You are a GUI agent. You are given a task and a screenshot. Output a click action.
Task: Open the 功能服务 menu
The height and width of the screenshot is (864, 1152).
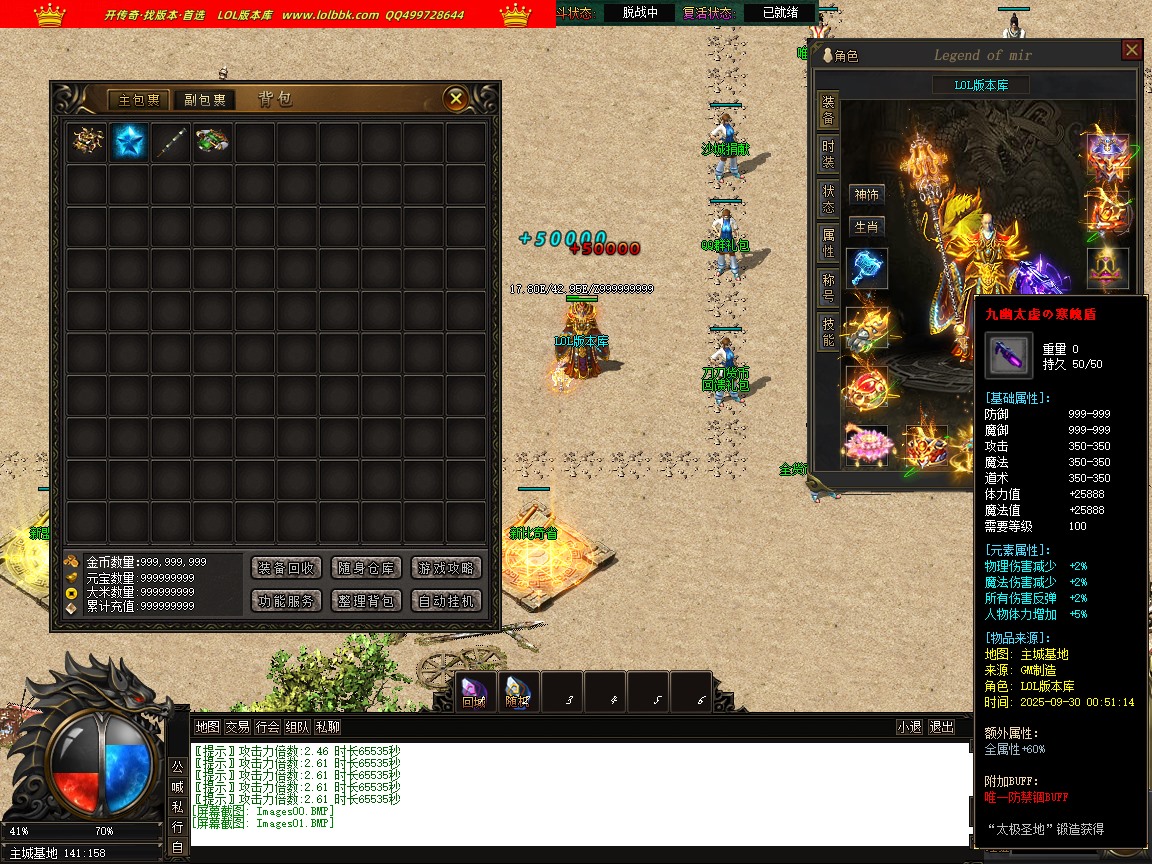coord(286,601)
